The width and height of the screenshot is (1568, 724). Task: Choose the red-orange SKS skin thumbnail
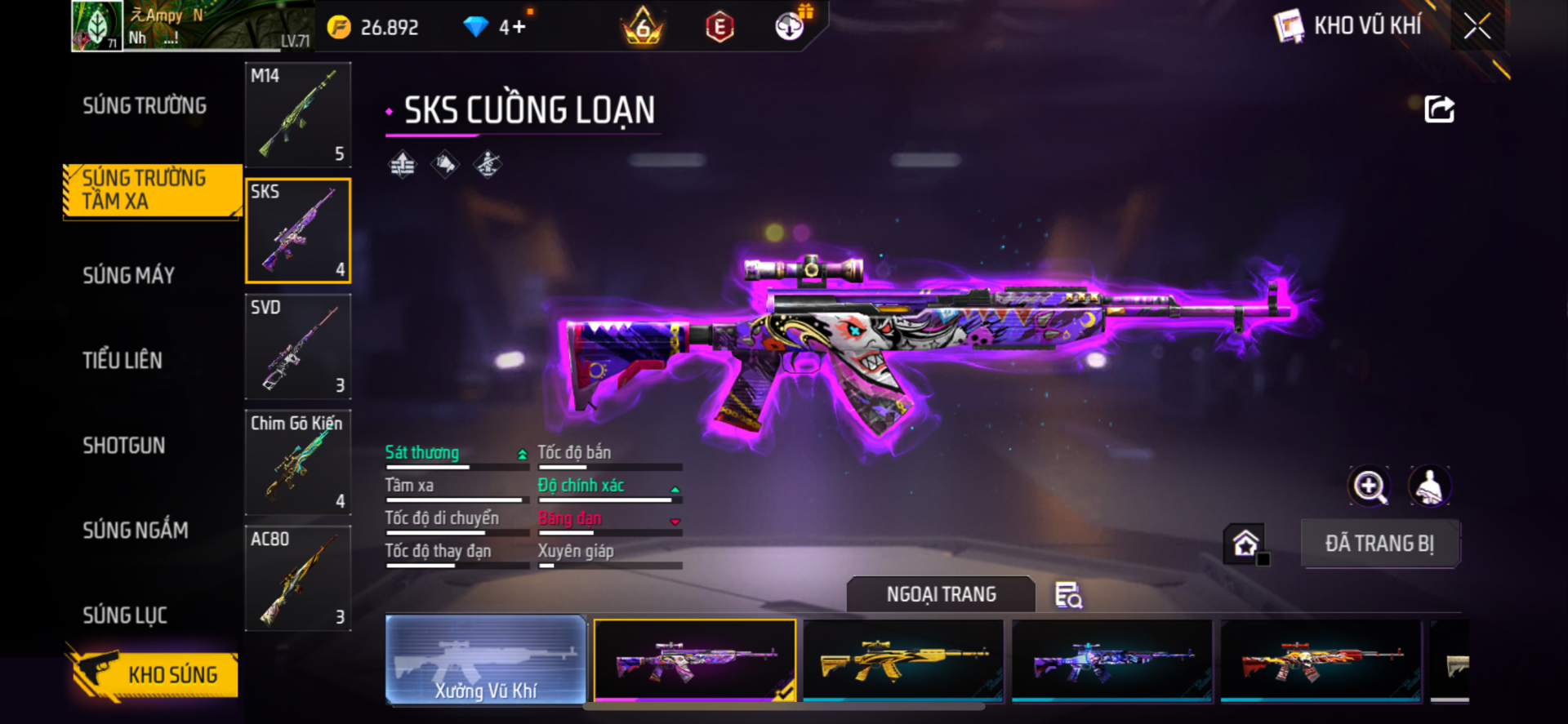(1321, 660)
